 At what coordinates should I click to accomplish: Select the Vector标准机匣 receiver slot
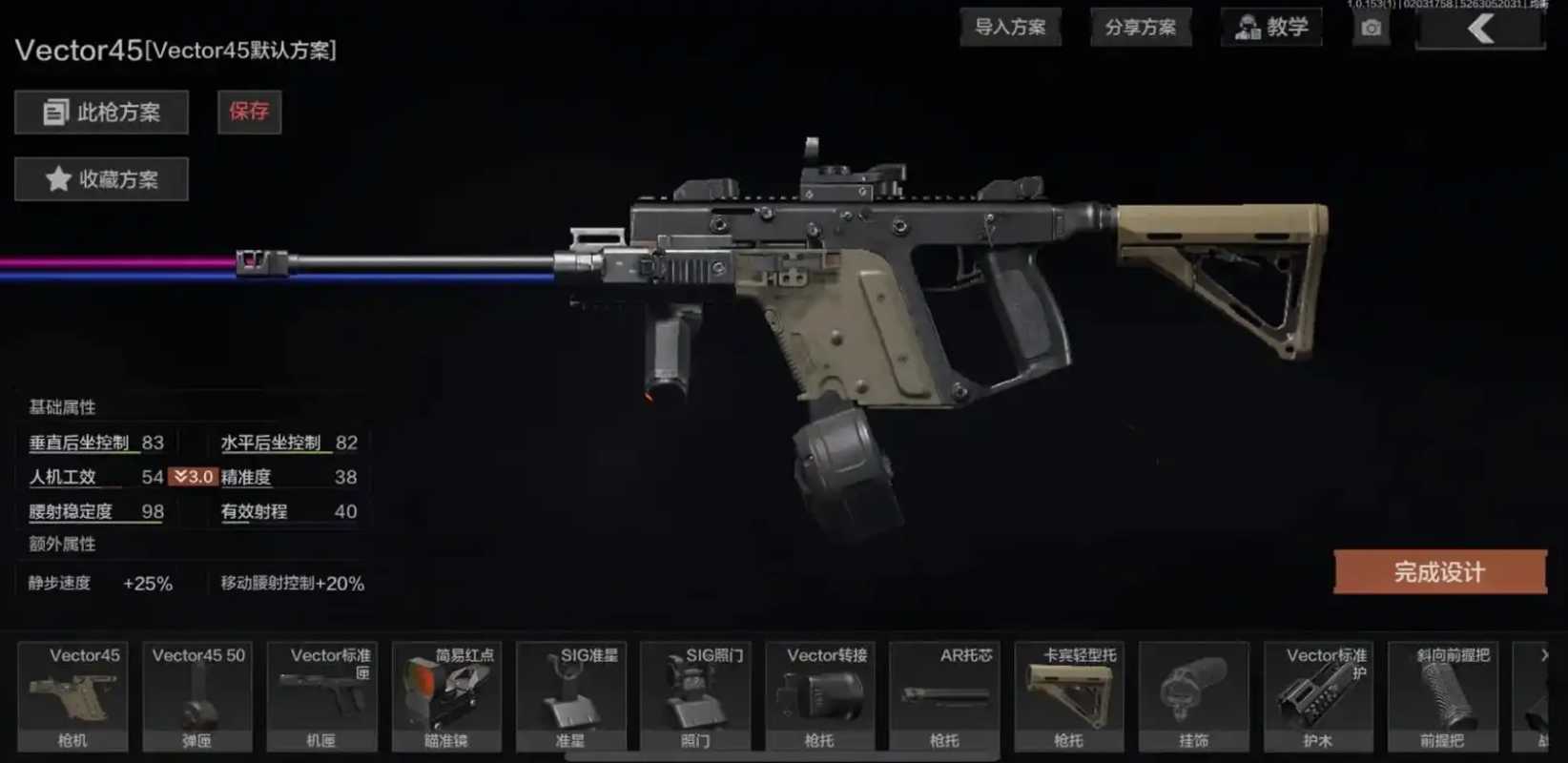point(321,696)
